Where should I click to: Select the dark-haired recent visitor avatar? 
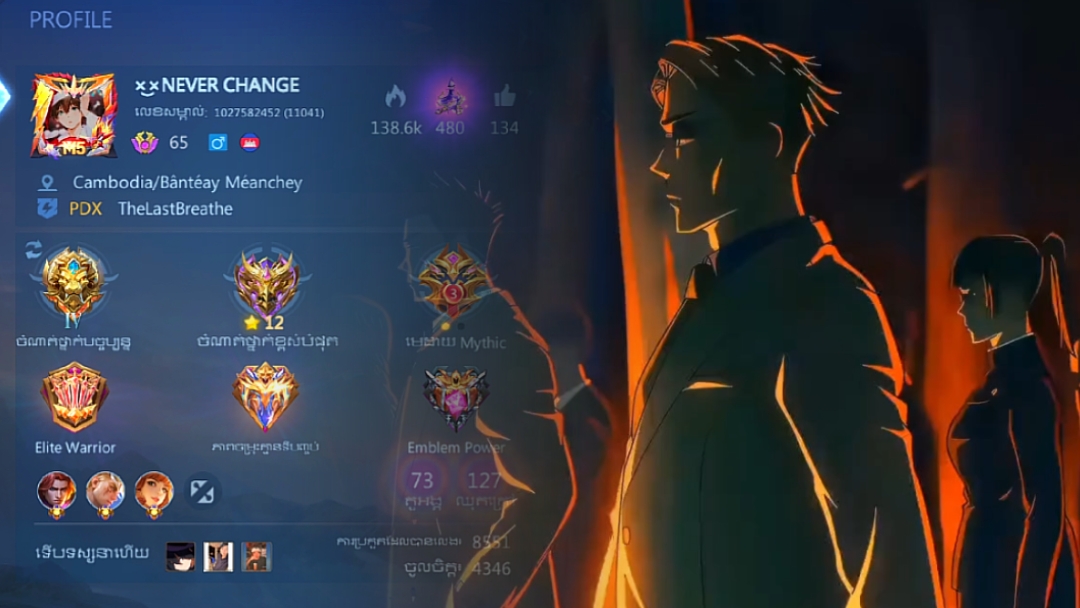click(x=181, y=556)
